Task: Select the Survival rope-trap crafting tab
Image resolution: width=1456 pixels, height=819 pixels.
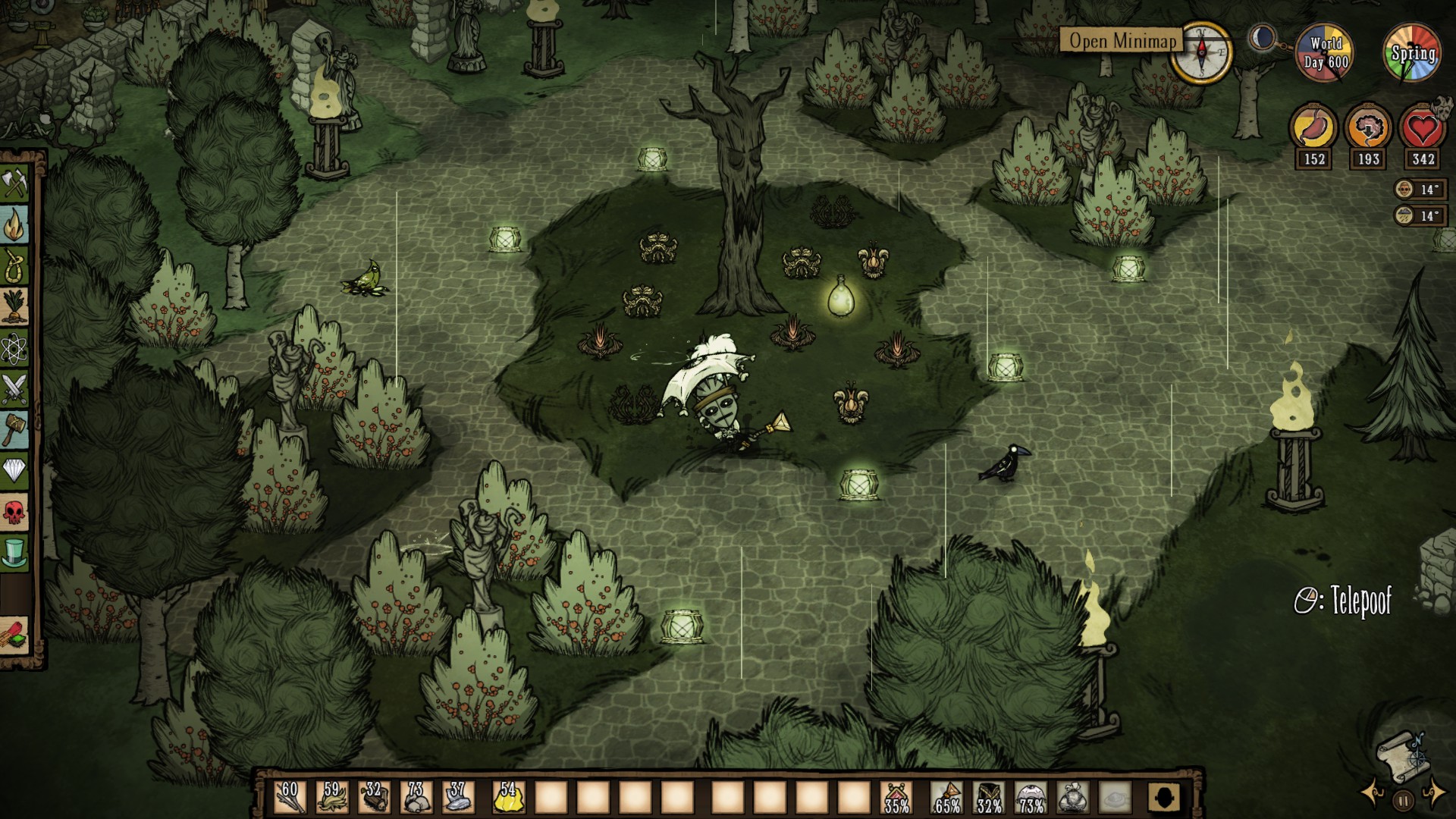Action: click(x=14, y=266)
